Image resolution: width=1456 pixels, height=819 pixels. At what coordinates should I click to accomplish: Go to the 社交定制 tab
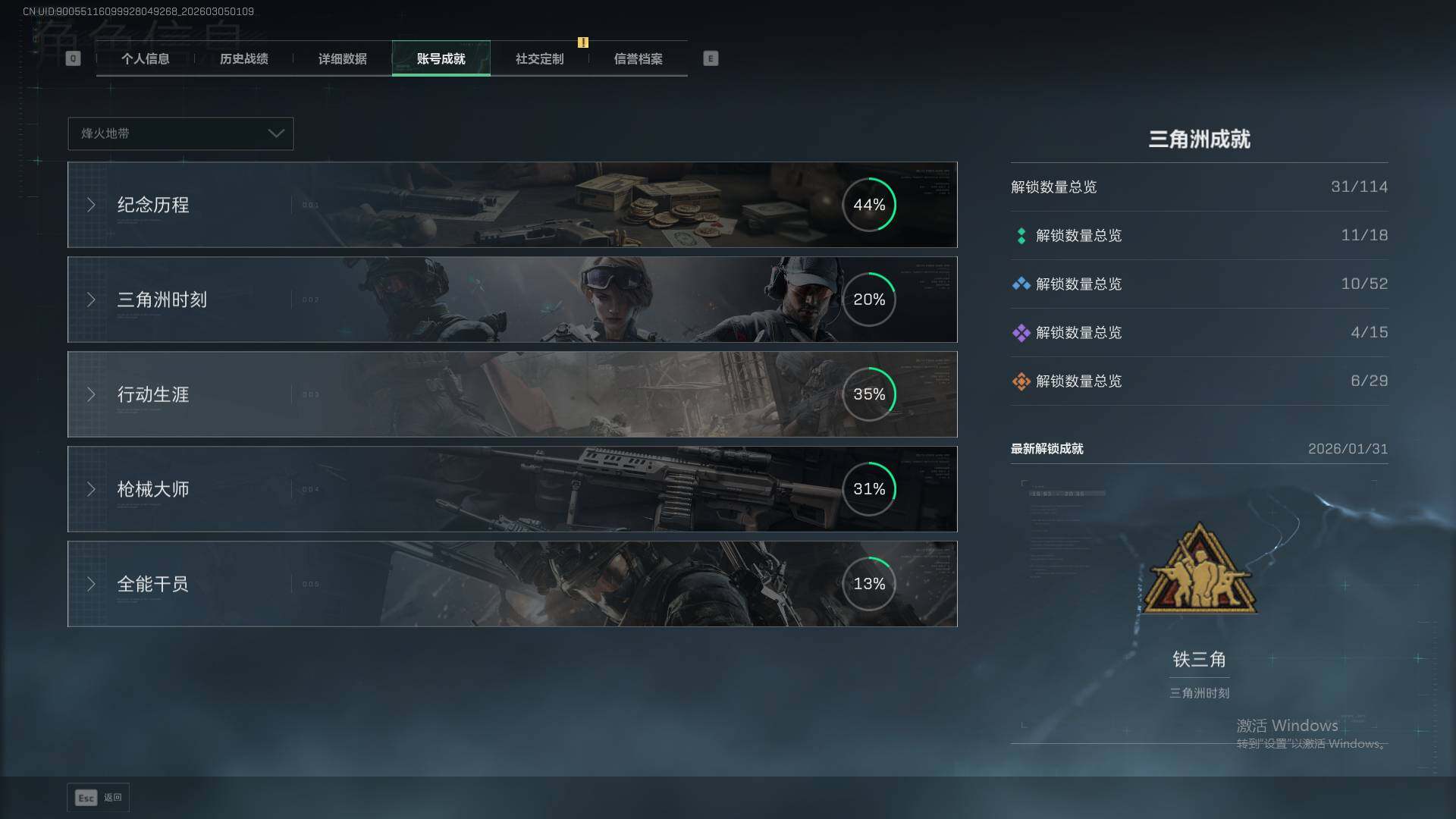coord(539,59)
